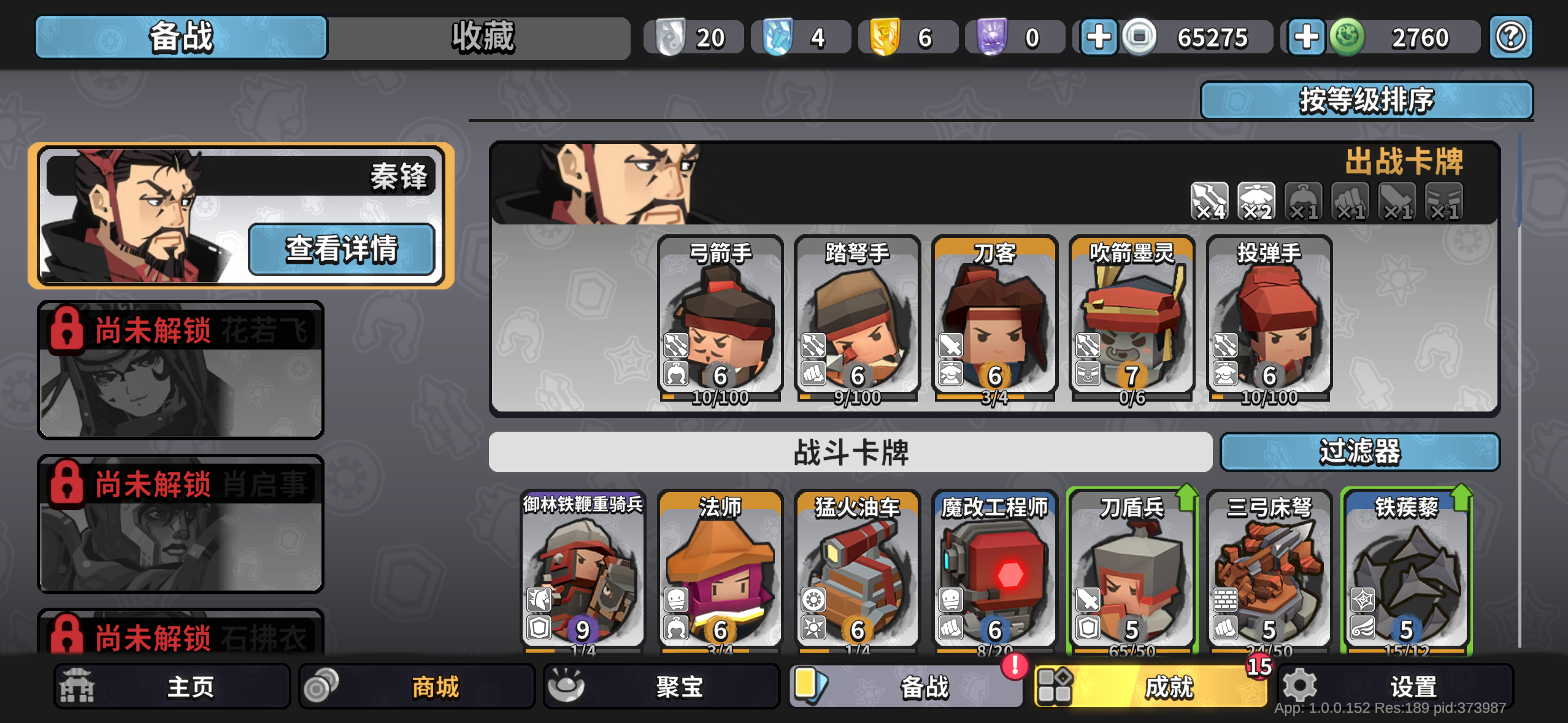
Task: Open the 按等级排序 sort options
Action: coord(1367,100)
